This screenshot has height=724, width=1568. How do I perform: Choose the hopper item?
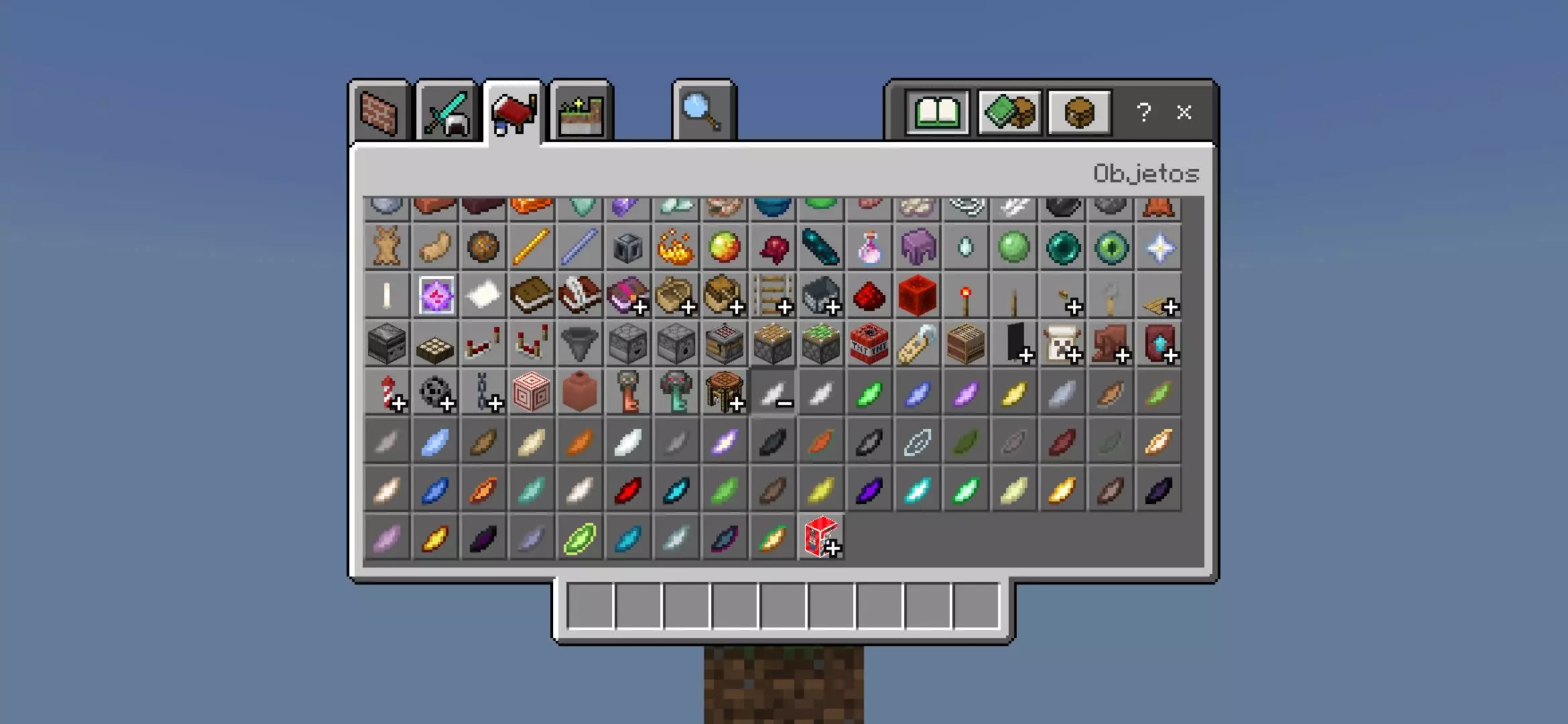coord(580,345)
